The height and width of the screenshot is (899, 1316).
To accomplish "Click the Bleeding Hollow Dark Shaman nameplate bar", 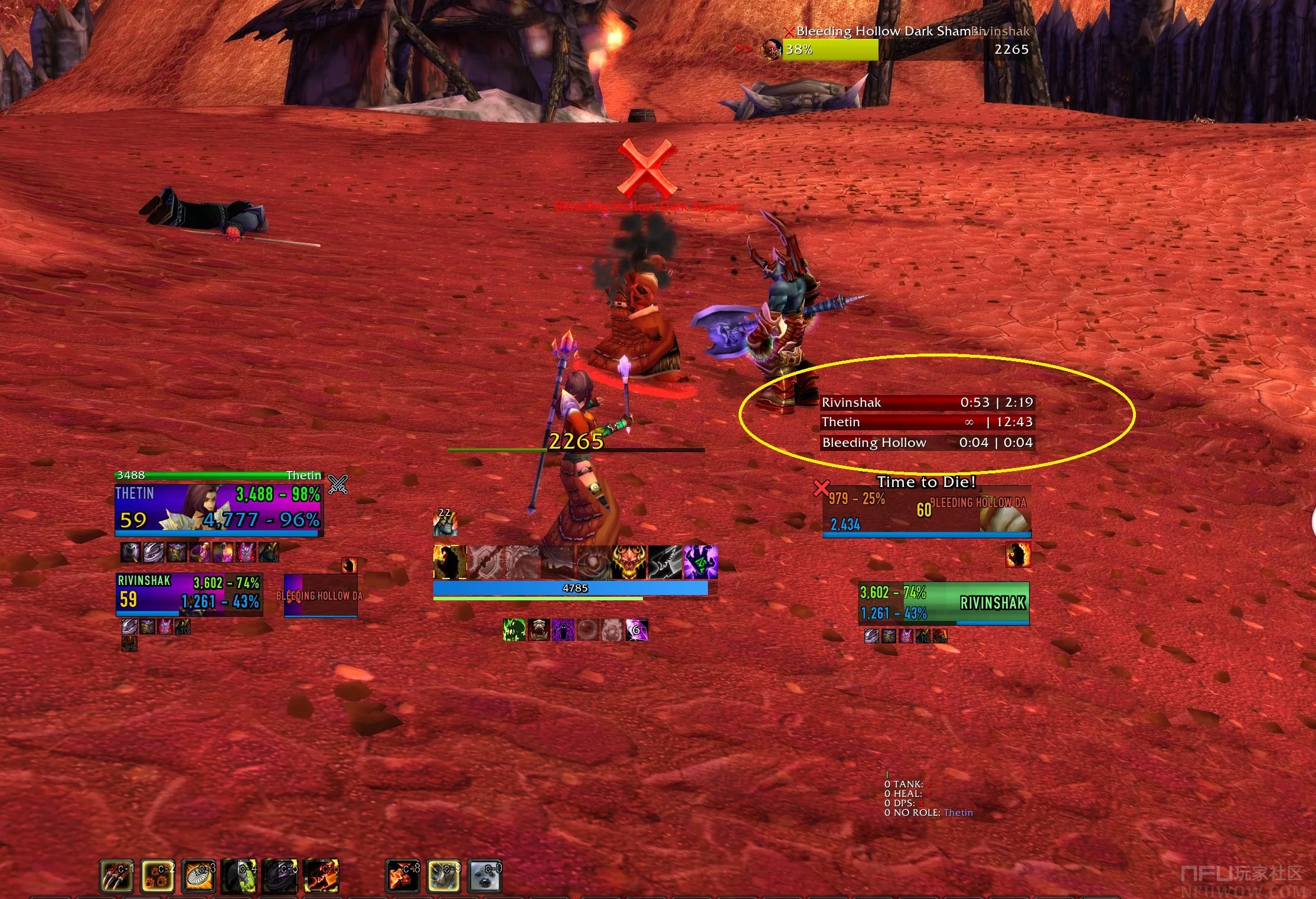I will (x=830, y=50).
